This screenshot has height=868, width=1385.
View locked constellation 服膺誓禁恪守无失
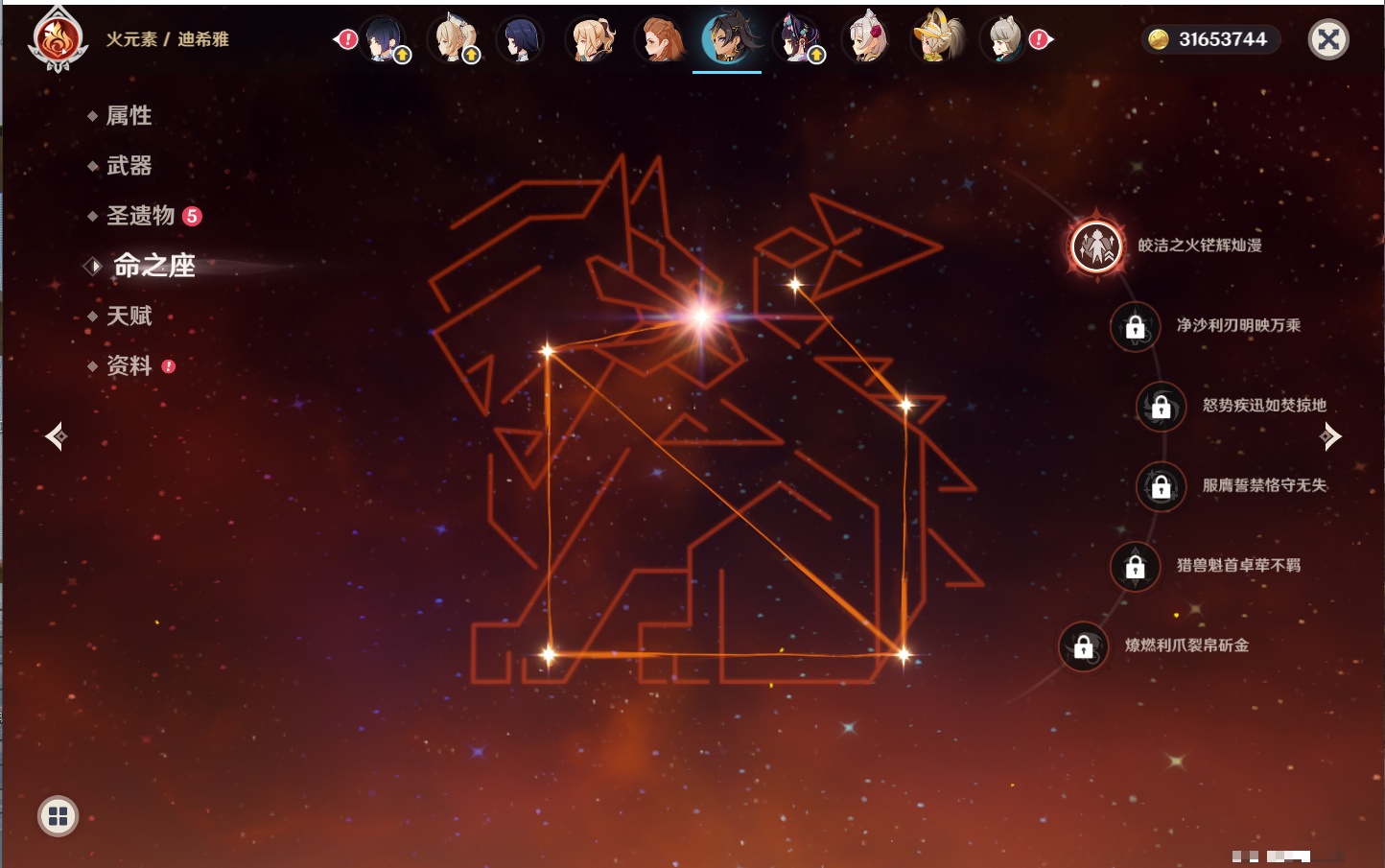pyautogui.click(x=1161, y=486)
